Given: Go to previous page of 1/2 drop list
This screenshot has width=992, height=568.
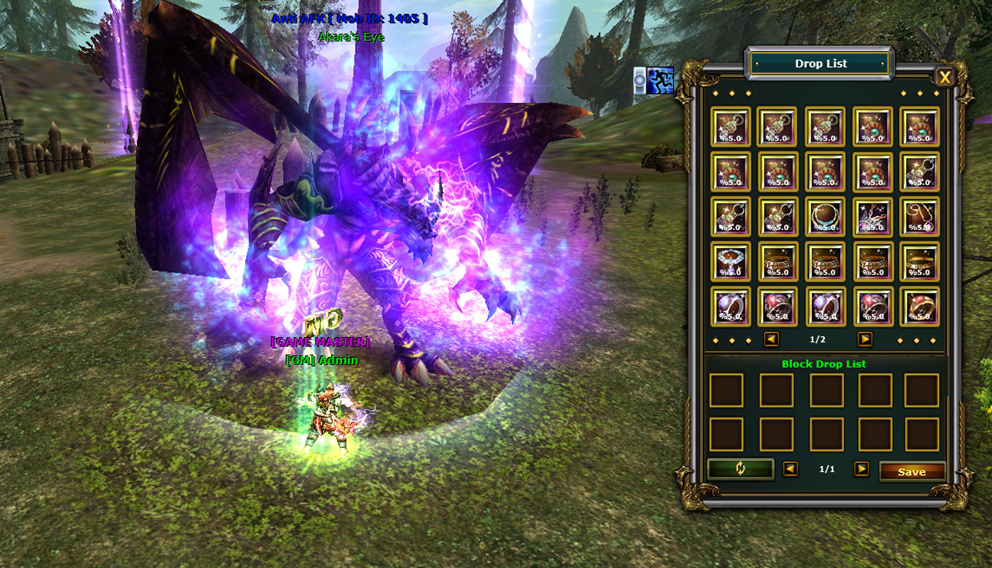Looking at the screenshot, I should [771, 339].
